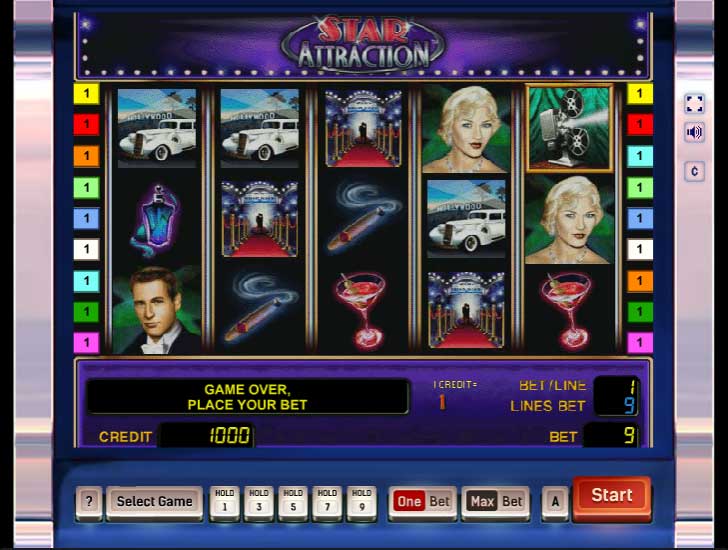Choose the Hold 3 line button

click(x=259, y=502)
